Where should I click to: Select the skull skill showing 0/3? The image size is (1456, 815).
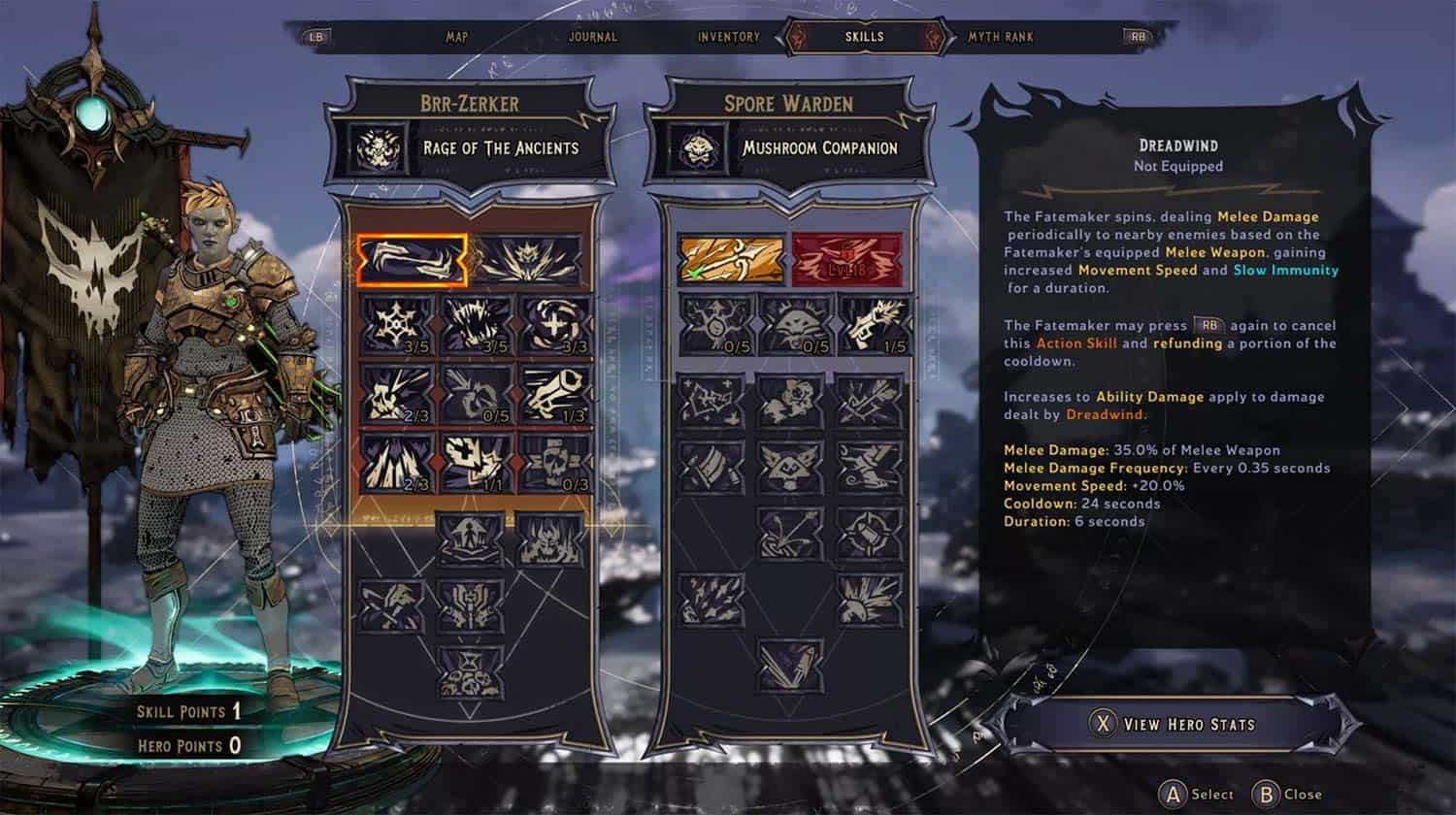(556, 461)
